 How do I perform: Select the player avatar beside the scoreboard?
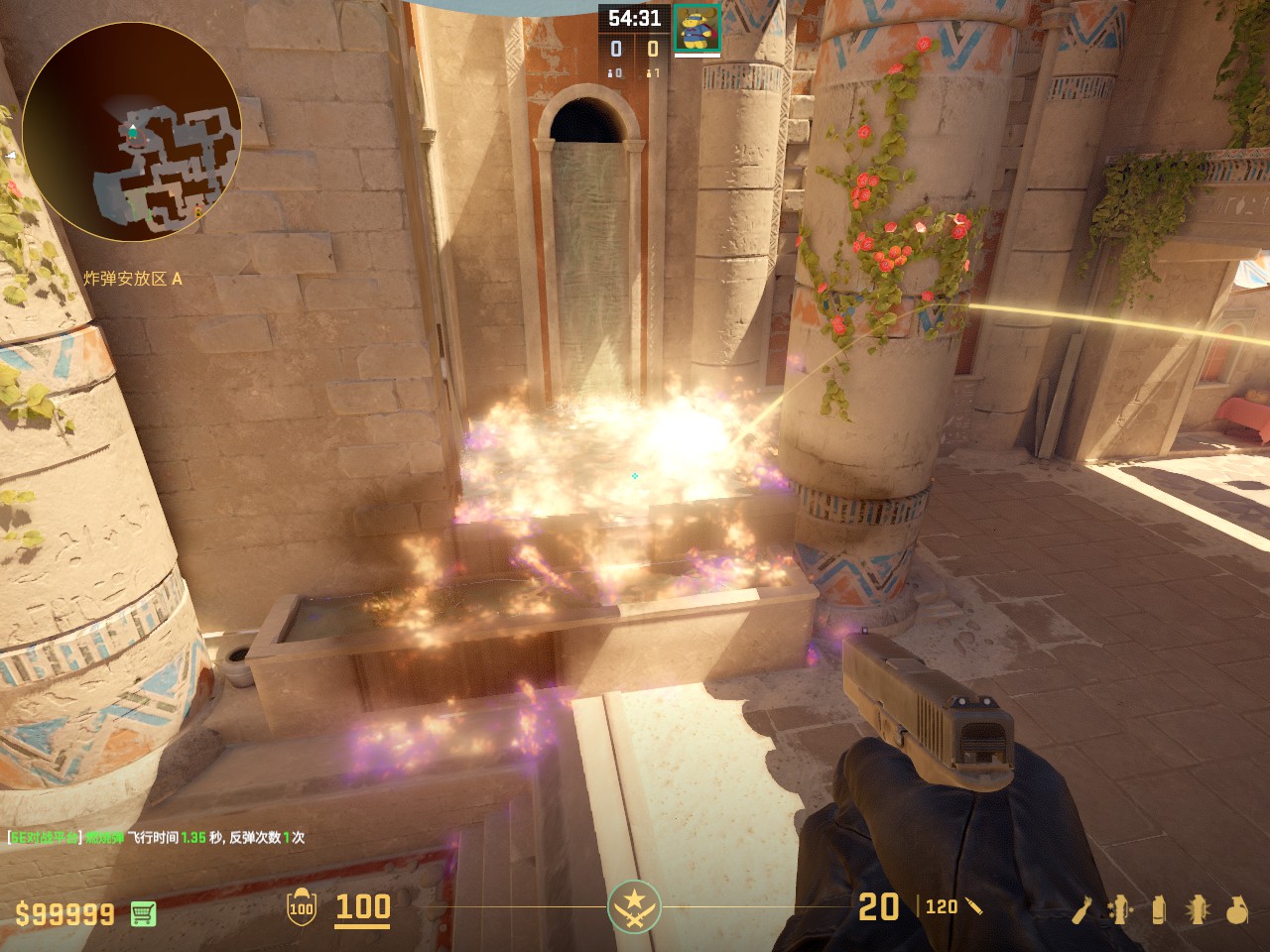tap(697, 28)
